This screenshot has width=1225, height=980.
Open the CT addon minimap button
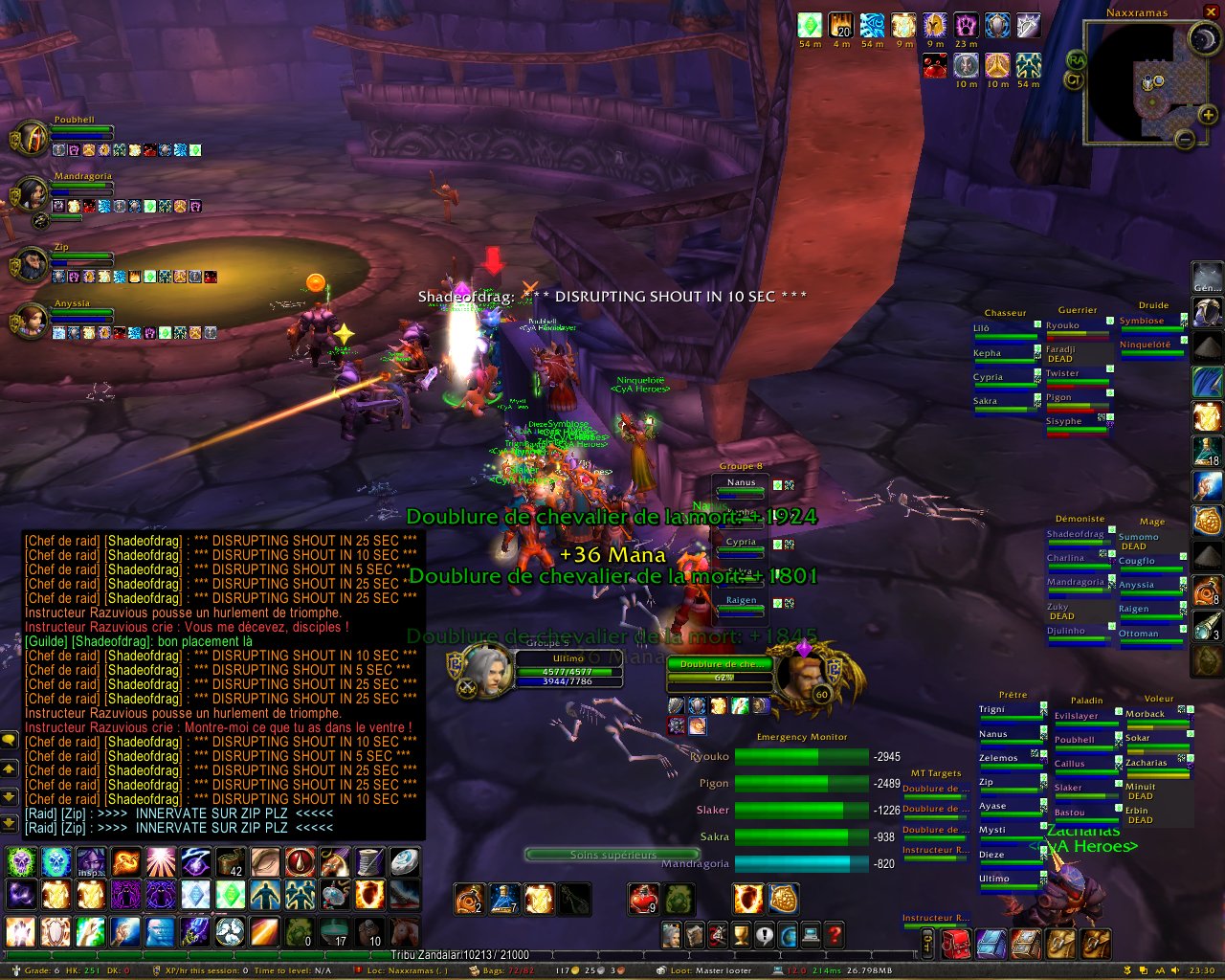coord(1074,80)
